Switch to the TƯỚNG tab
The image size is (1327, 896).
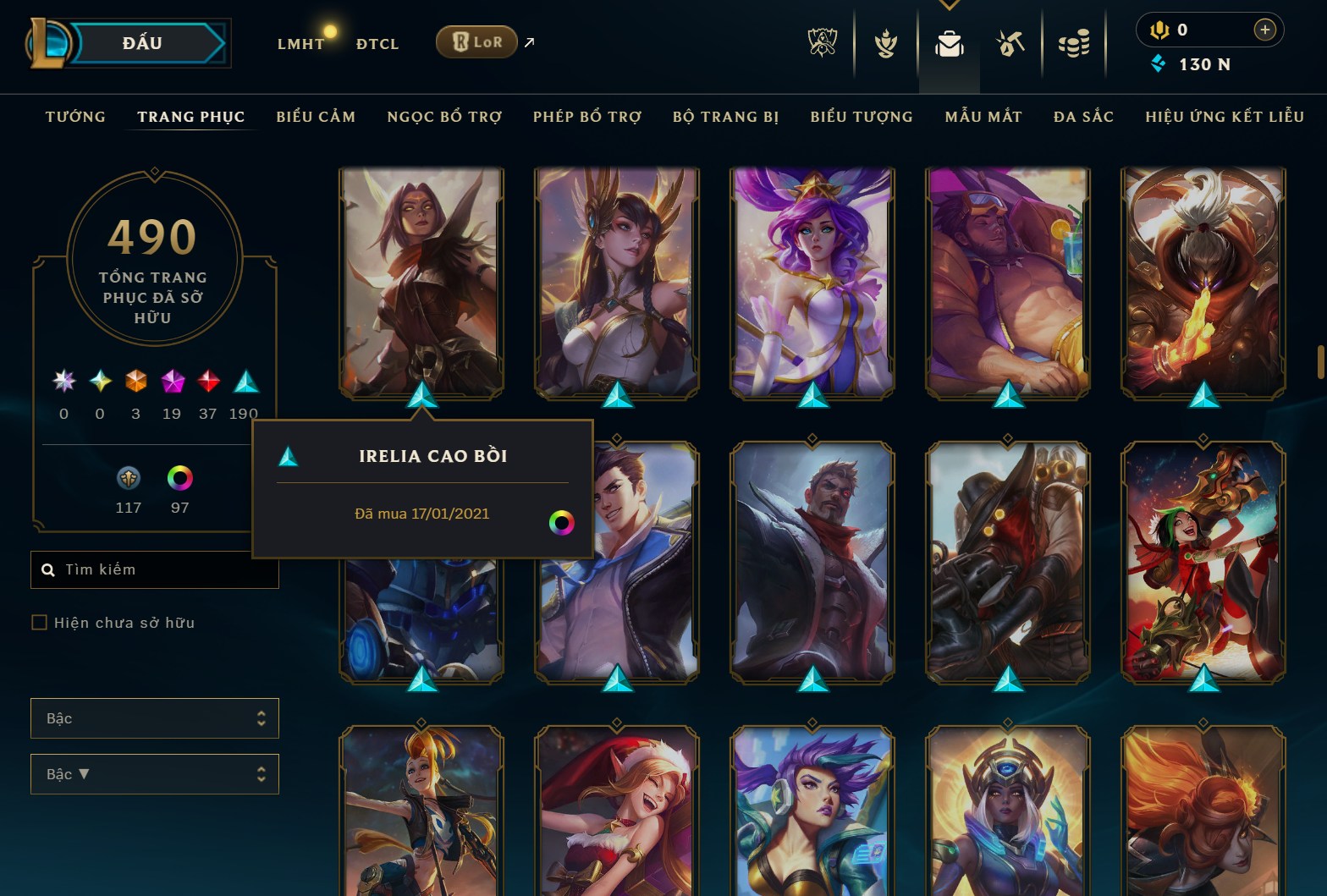pos(75,117)
